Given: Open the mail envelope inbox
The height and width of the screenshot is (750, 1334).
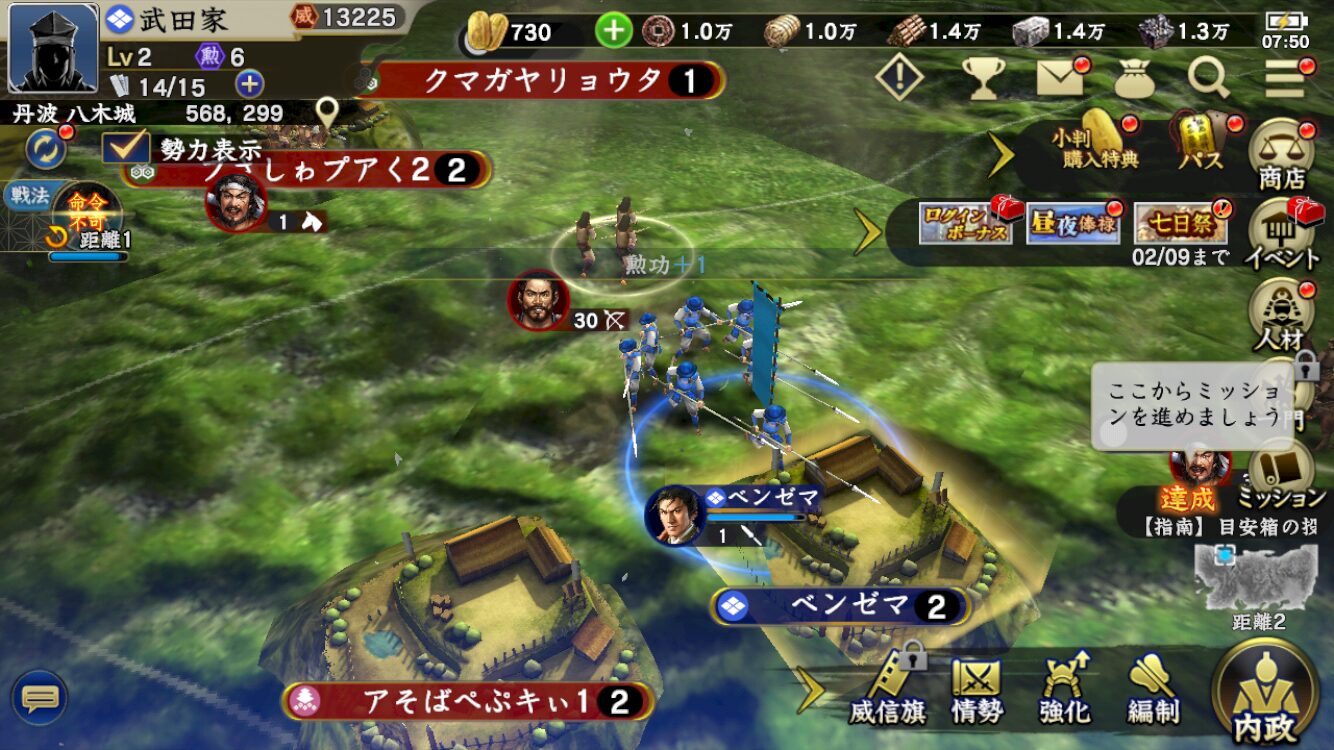Looking at the screenshot, I should coord(1060,77).
